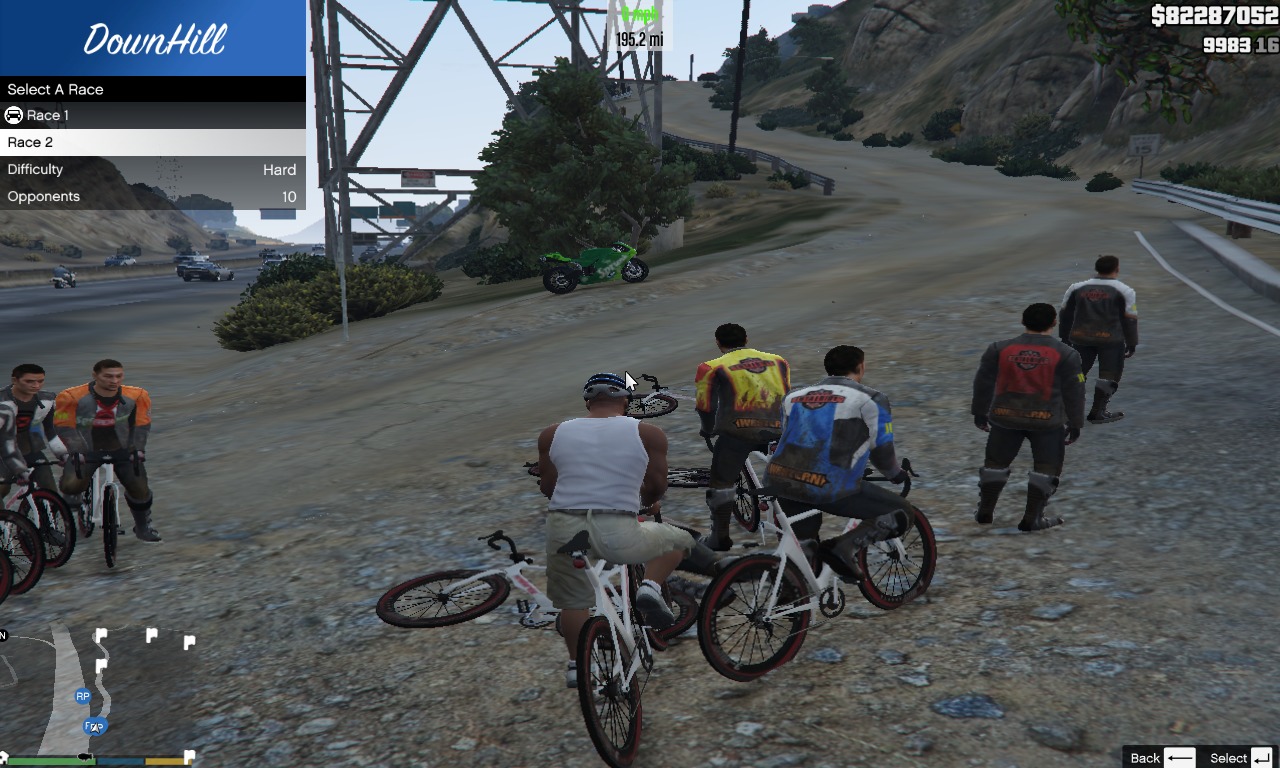Adjust the Opponents count row

tap(152, 196)
